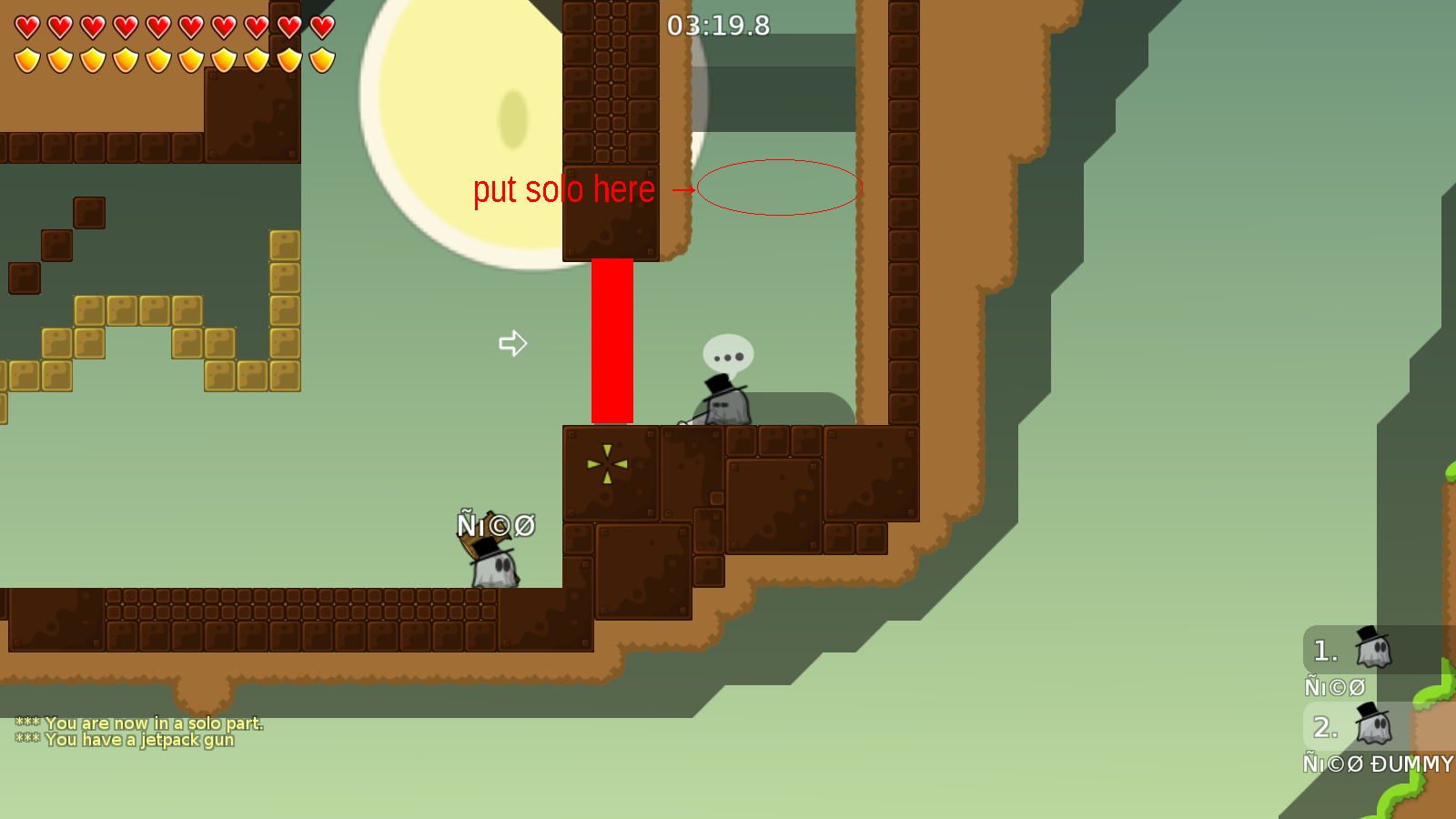Click the message You have a jetpack gun
This screenshot has width=1456, height=819.
[x=125, y=740]
